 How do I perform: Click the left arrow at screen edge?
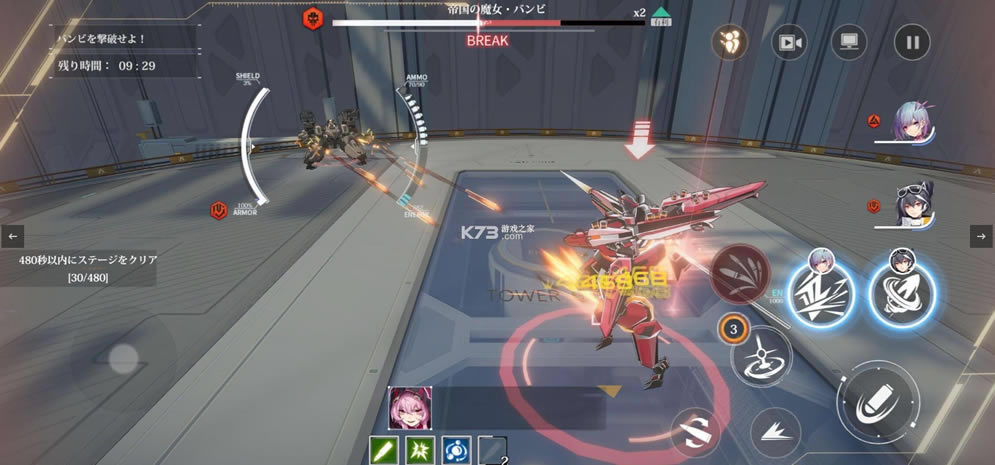coord(13,237)
